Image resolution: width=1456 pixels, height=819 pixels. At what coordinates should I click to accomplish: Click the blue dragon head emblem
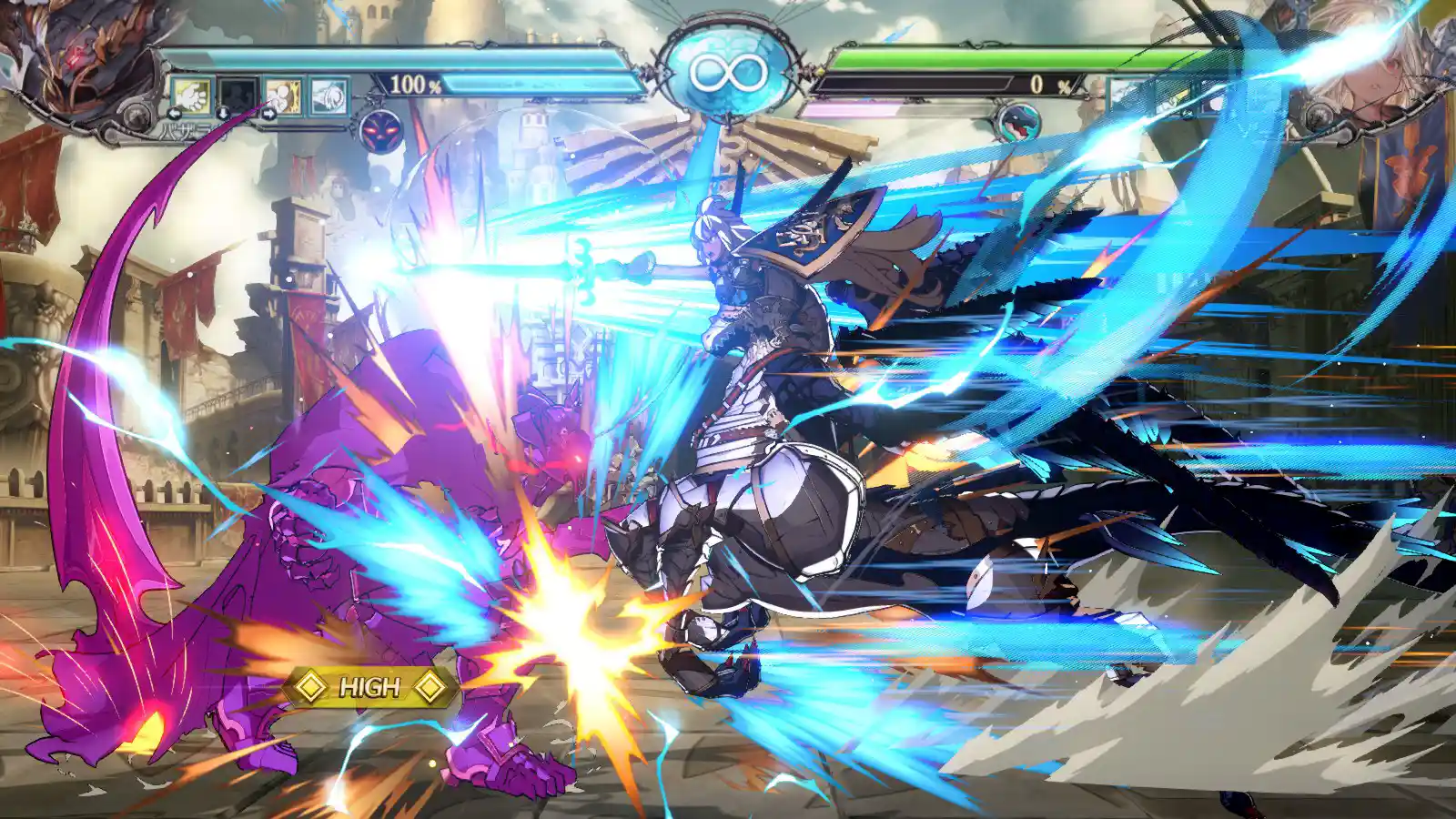(1016, 124)
